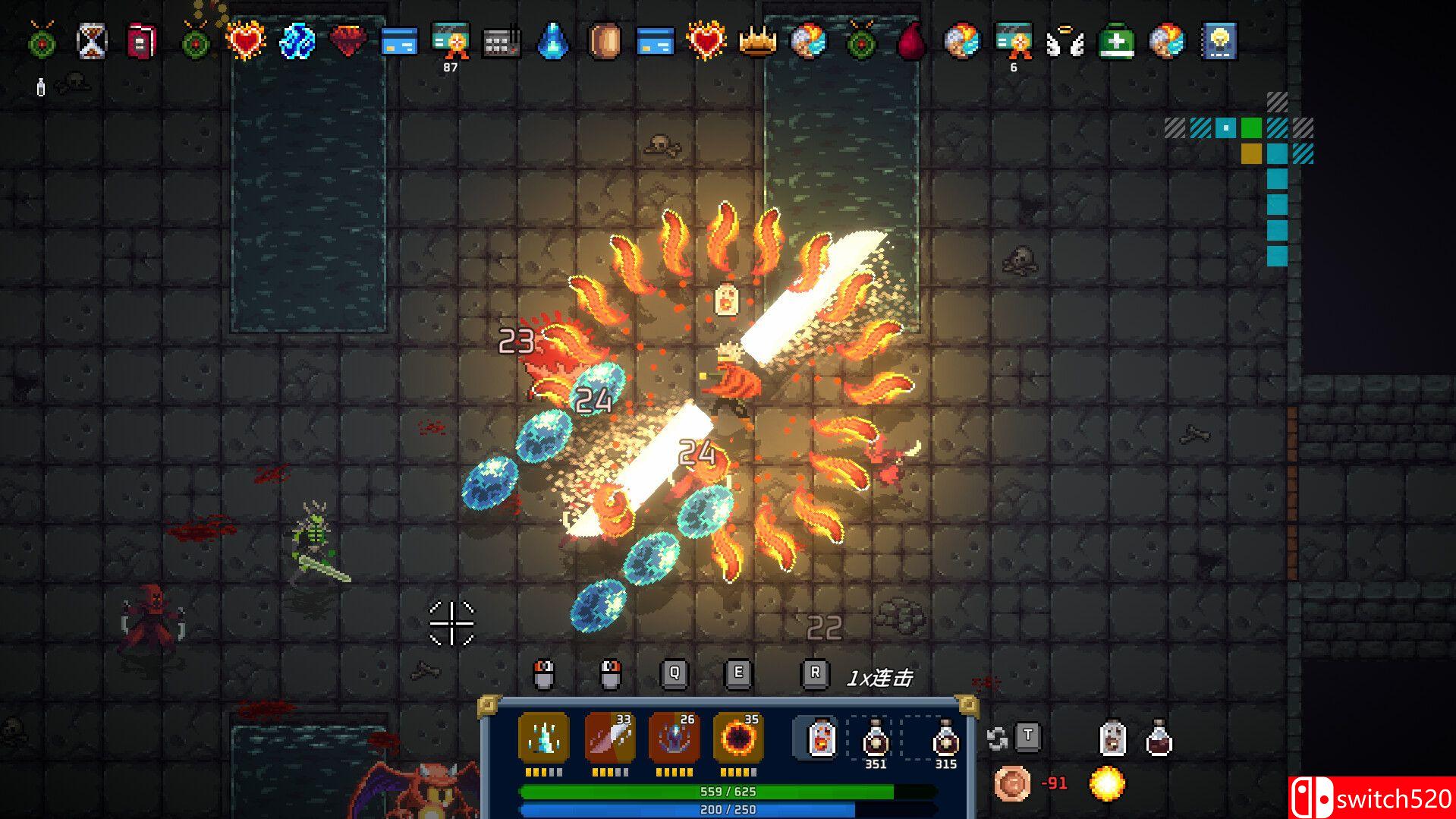Use the potion with count 351

coord(876,737)
